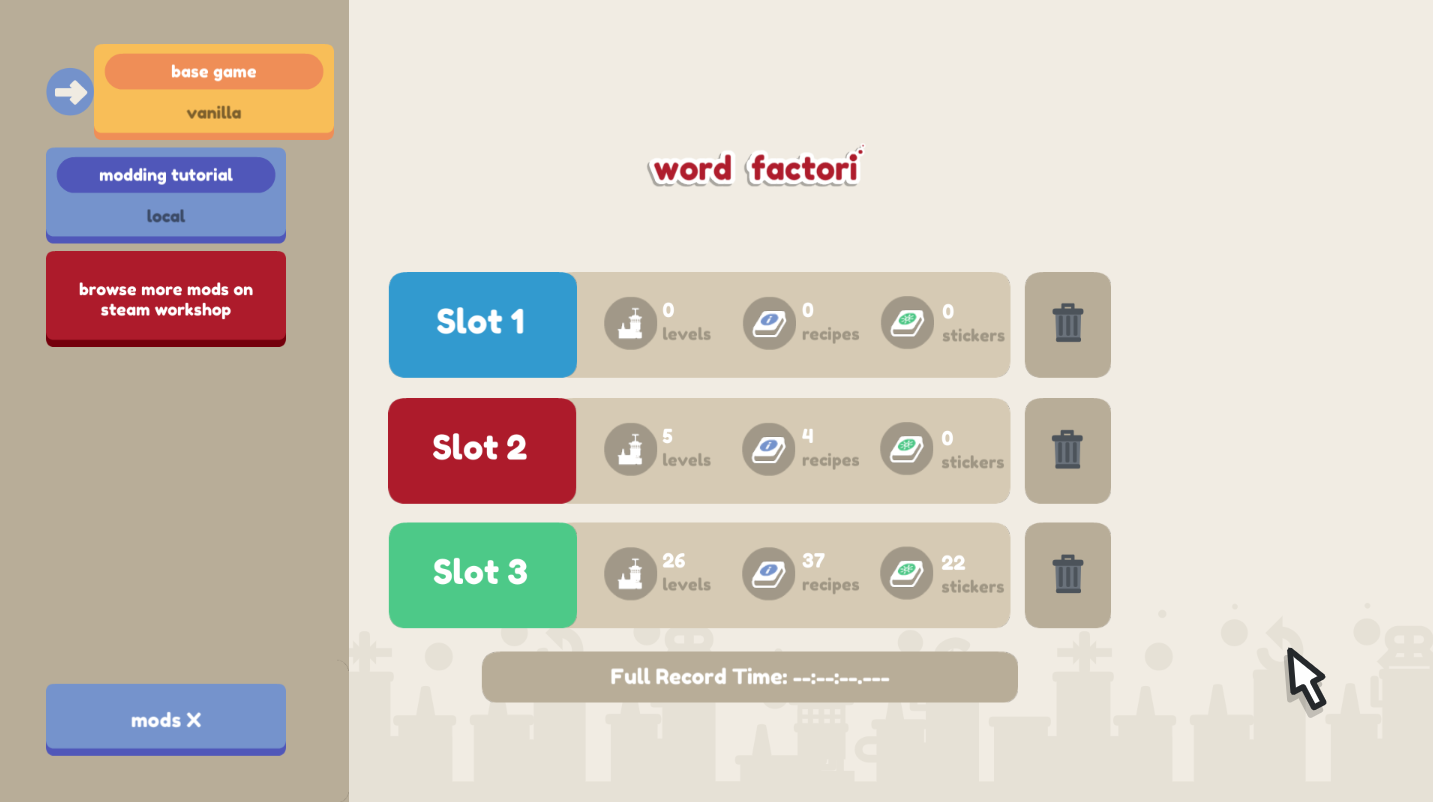The image size is (1433, 802).
Task: Click the stickers icon in Slot 3 row
Action: coord(906,573)
